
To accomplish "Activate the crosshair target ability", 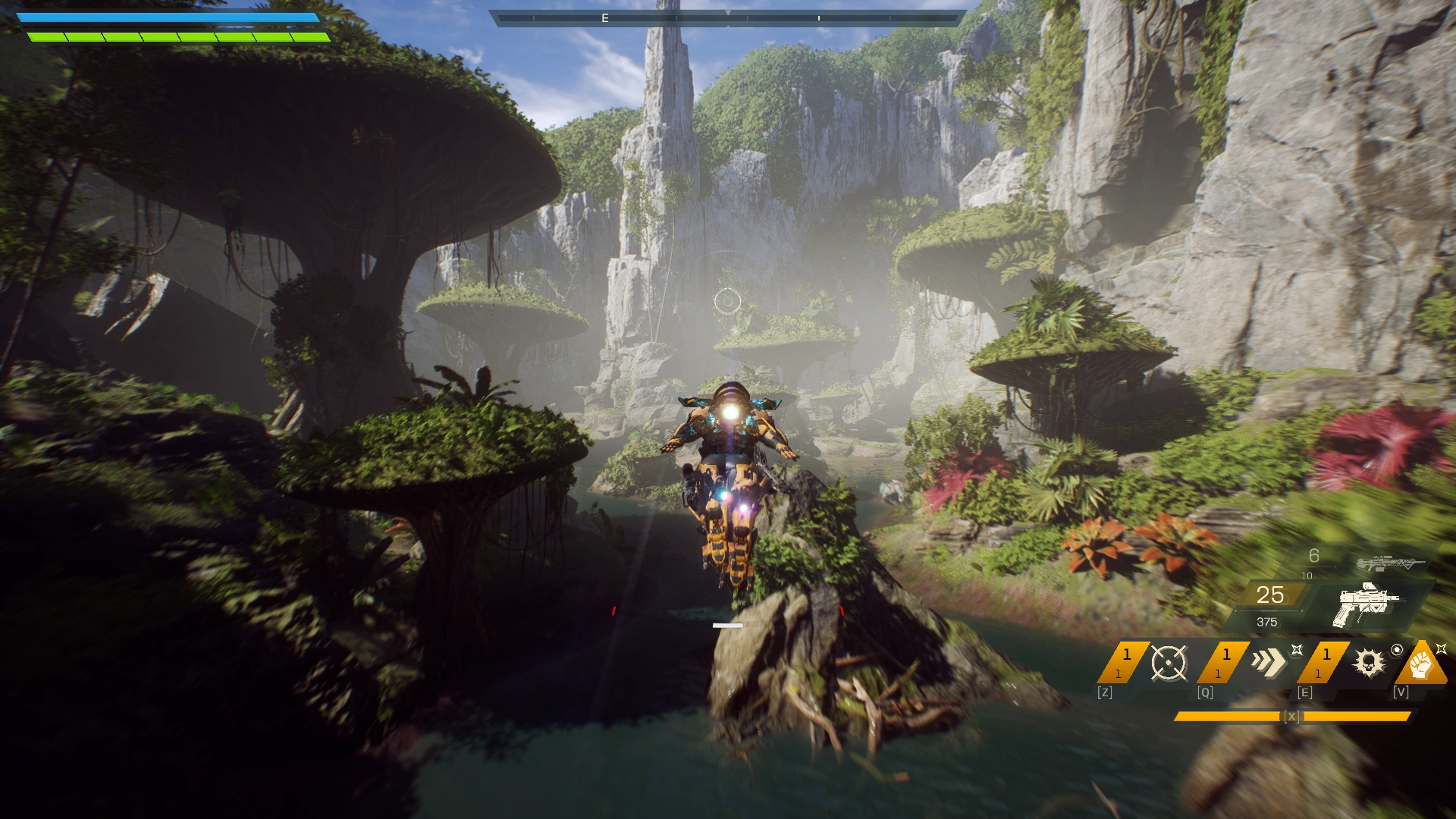I will coord(1169,663).
